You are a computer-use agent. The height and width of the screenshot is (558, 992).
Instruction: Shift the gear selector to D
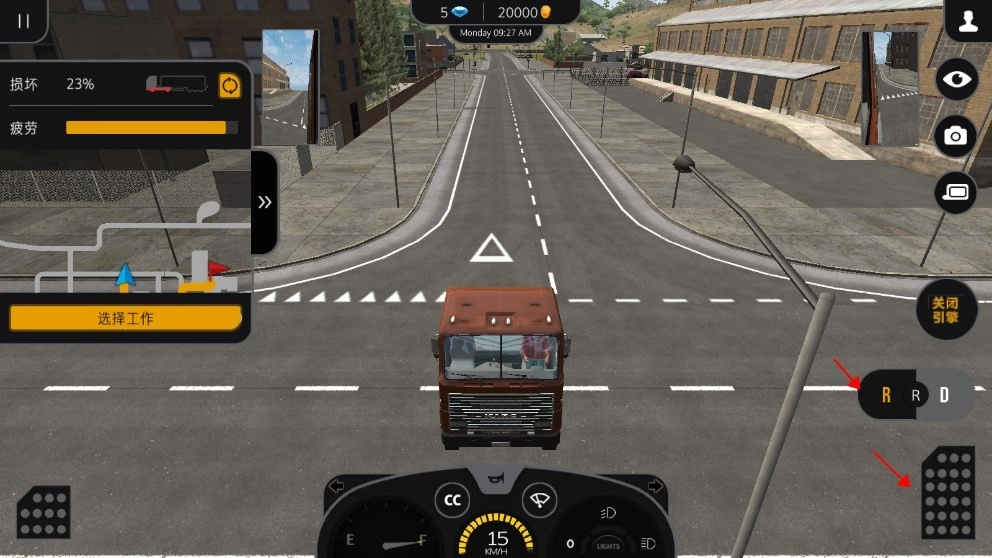tap(943, 396)
